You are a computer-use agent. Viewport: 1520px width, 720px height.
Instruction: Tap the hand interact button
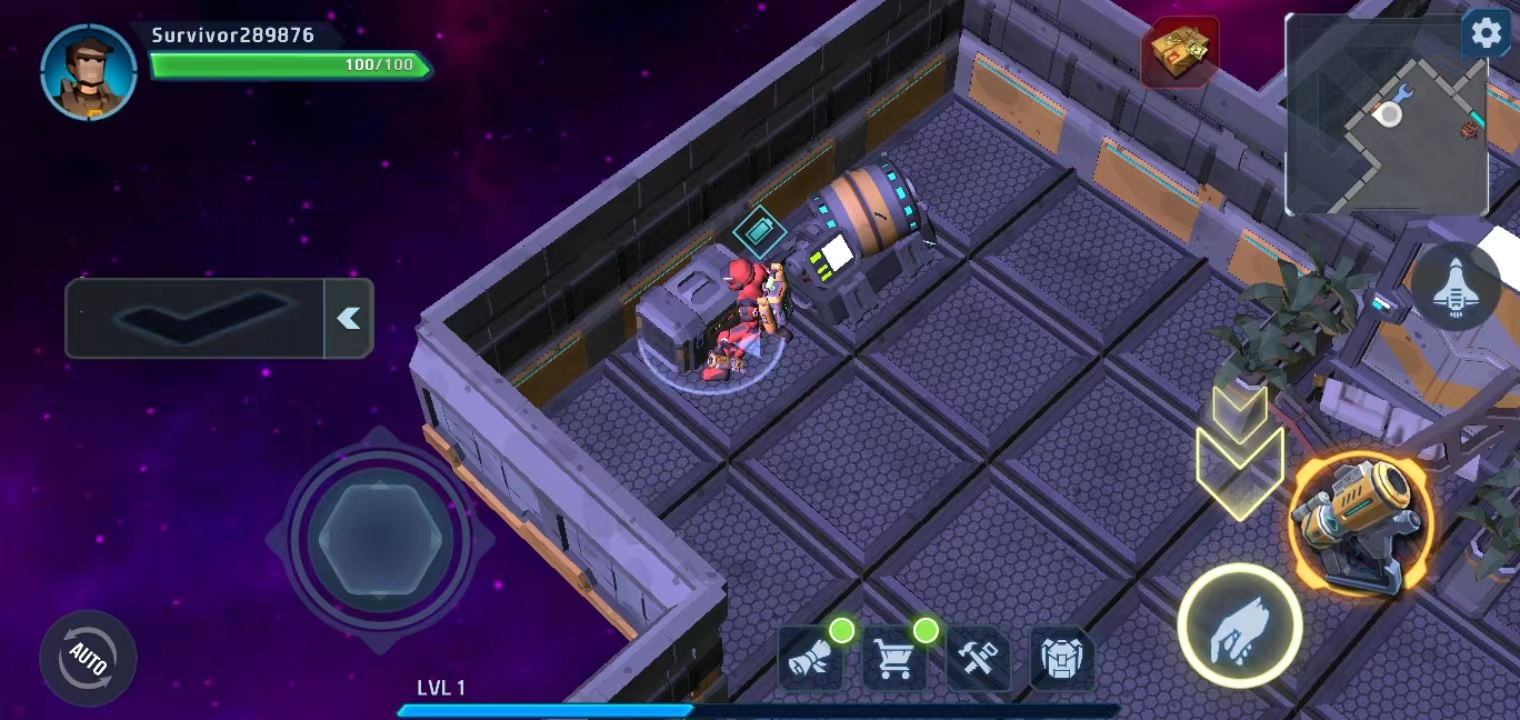[1239, 627]
